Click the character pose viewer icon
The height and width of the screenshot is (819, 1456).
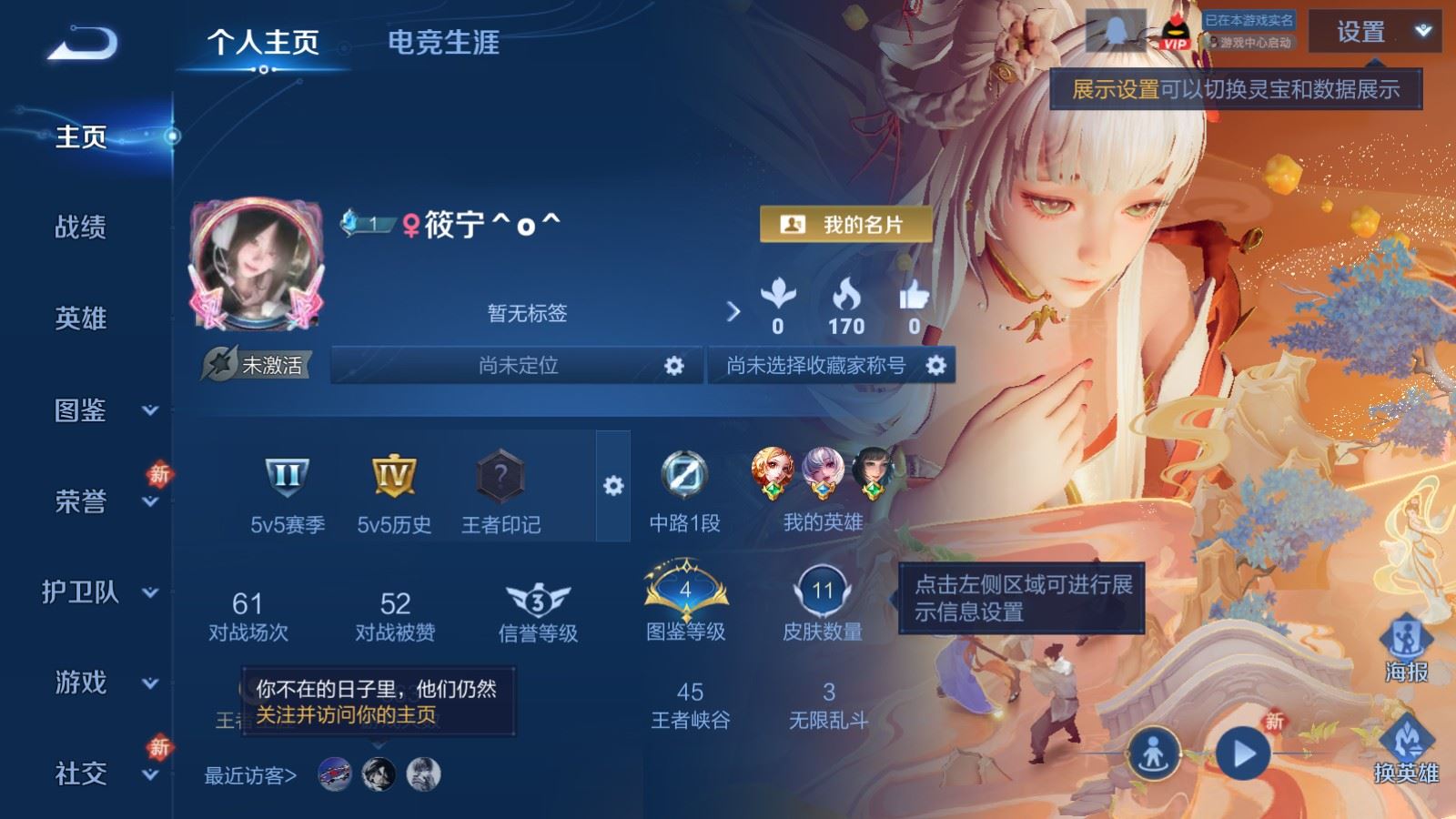click(x=1154, y=752)
